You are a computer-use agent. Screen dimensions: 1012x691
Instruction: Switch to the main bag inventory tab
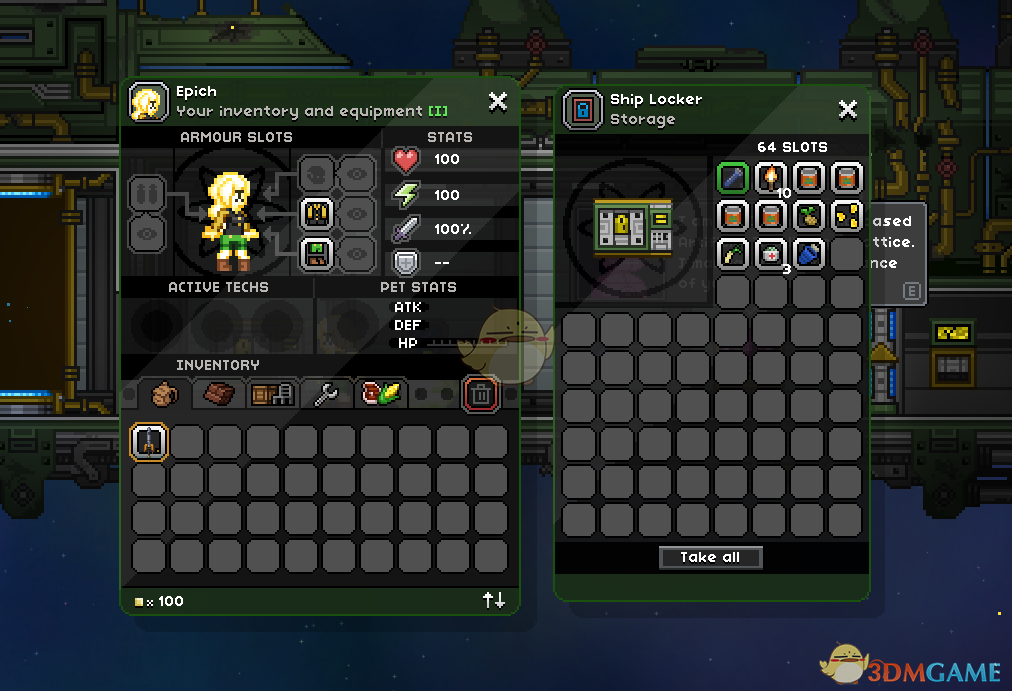165,394
